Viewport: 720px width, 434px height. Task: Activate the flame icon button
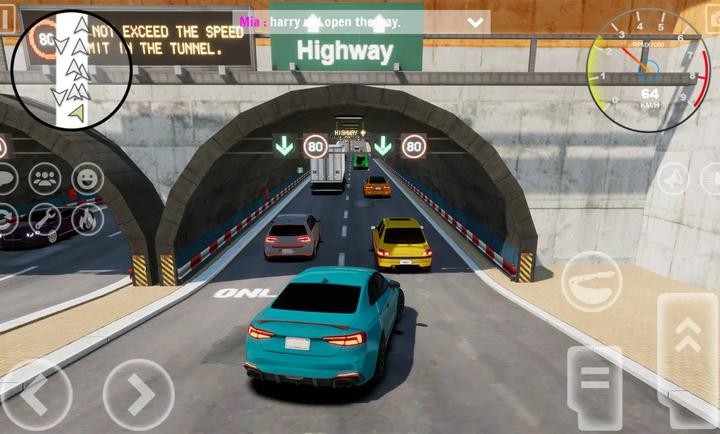(x=88, y=218)
